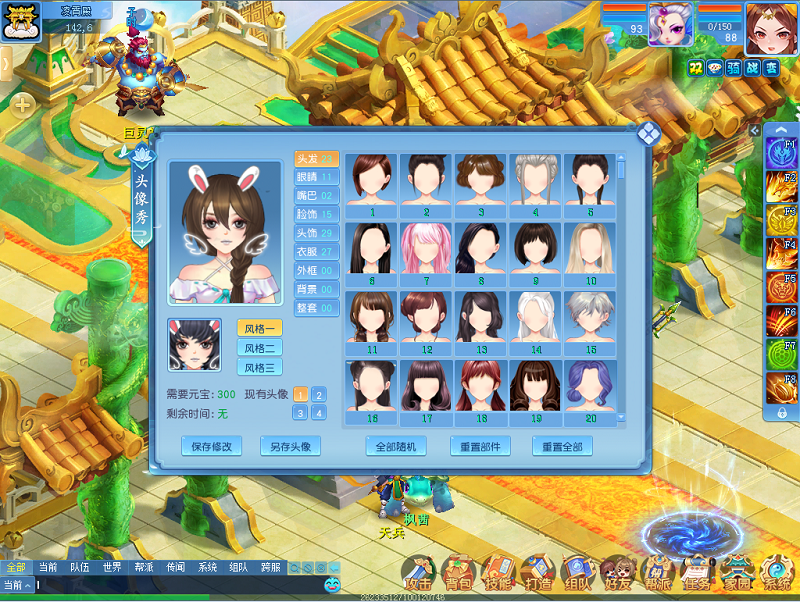Select existing avatar slot 2

coord(319,395)
